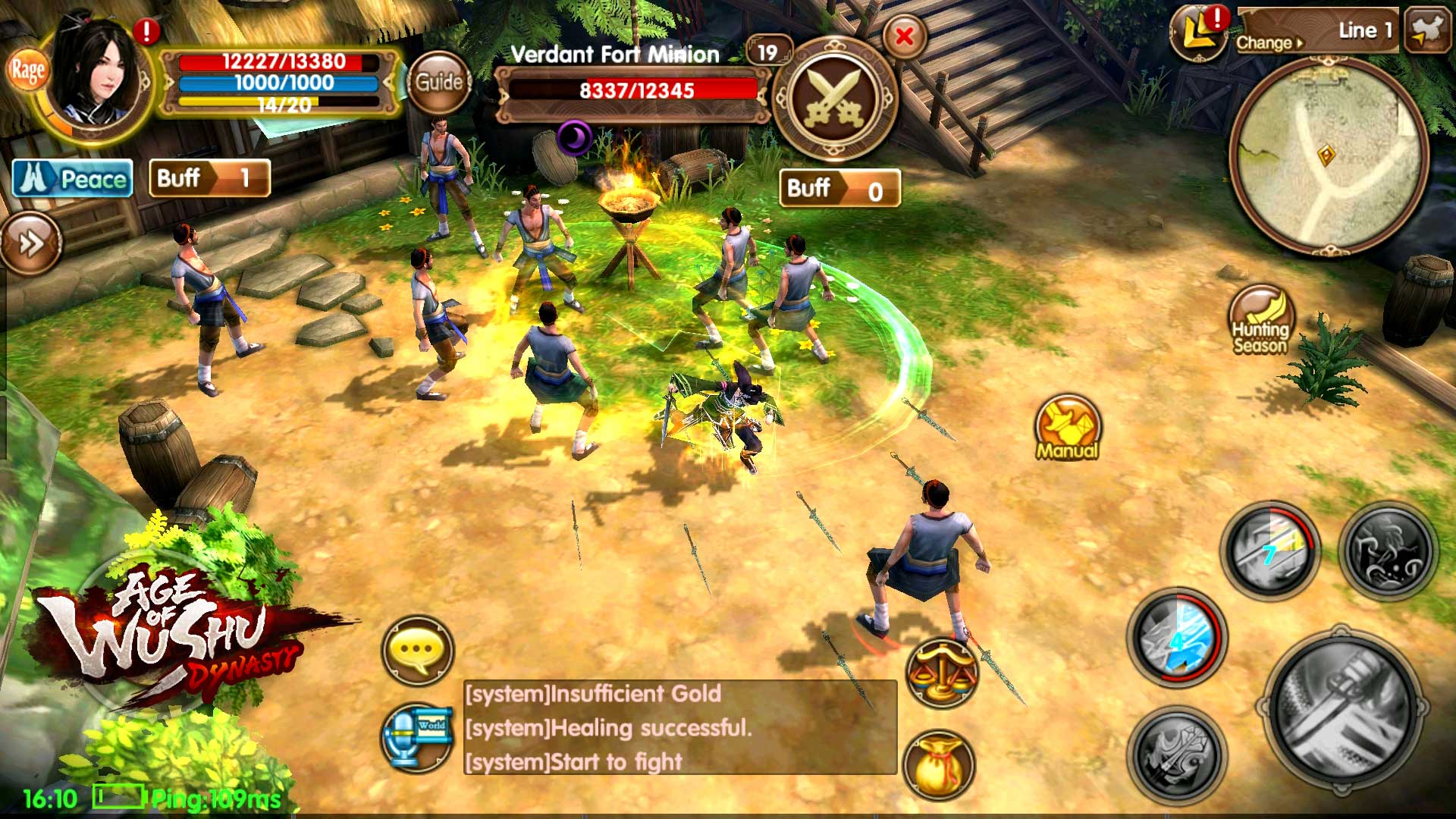Show the player's Buff list

[209, 178]
